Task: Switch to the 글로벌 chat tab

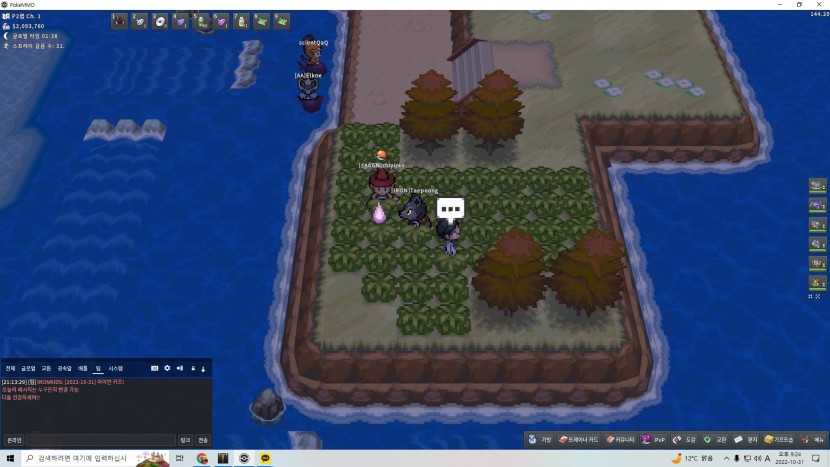Action: point(28,369)
